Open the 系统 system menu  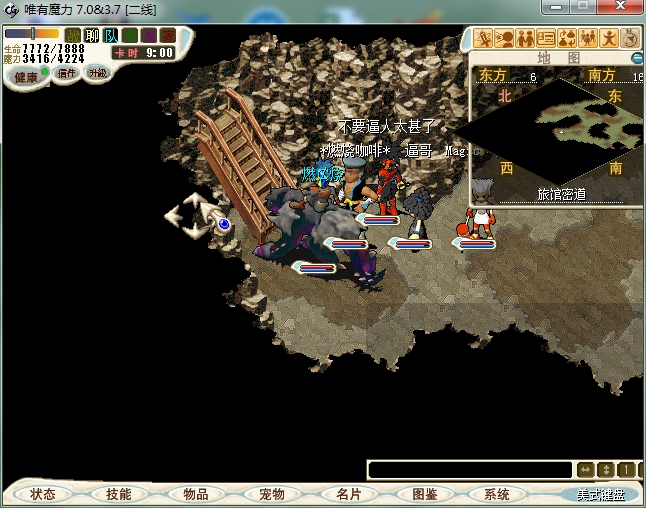click(497, 494)
